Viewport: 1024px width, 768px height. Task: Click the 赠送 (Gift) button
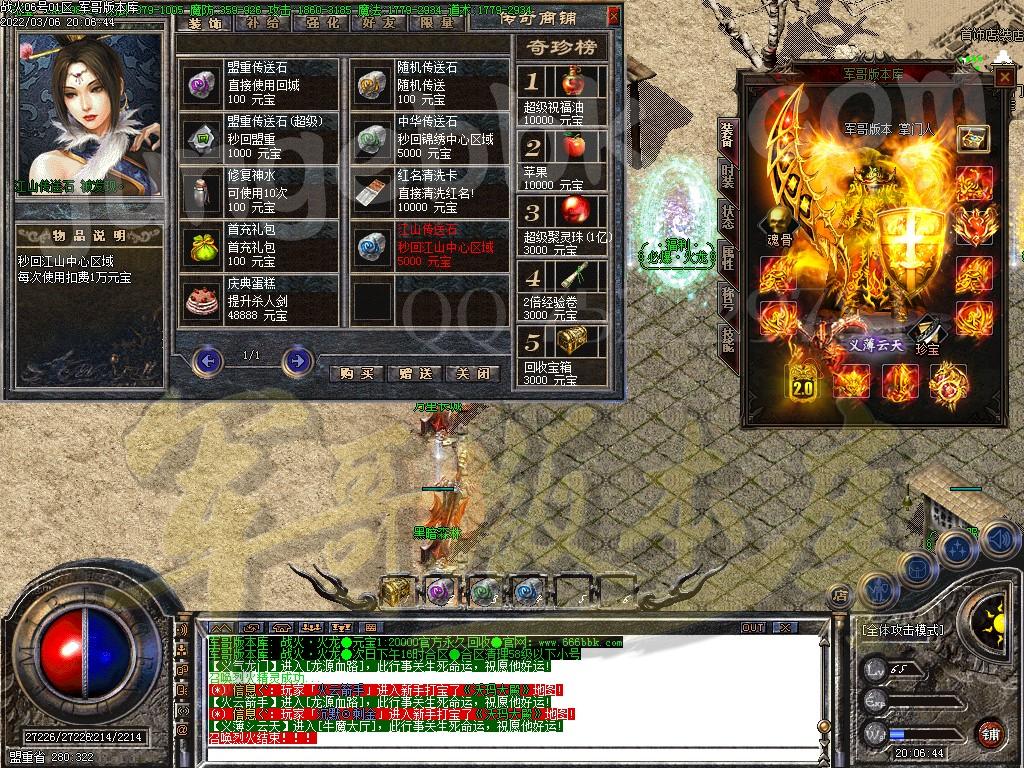pyautogui.click(x=415, y=373)
